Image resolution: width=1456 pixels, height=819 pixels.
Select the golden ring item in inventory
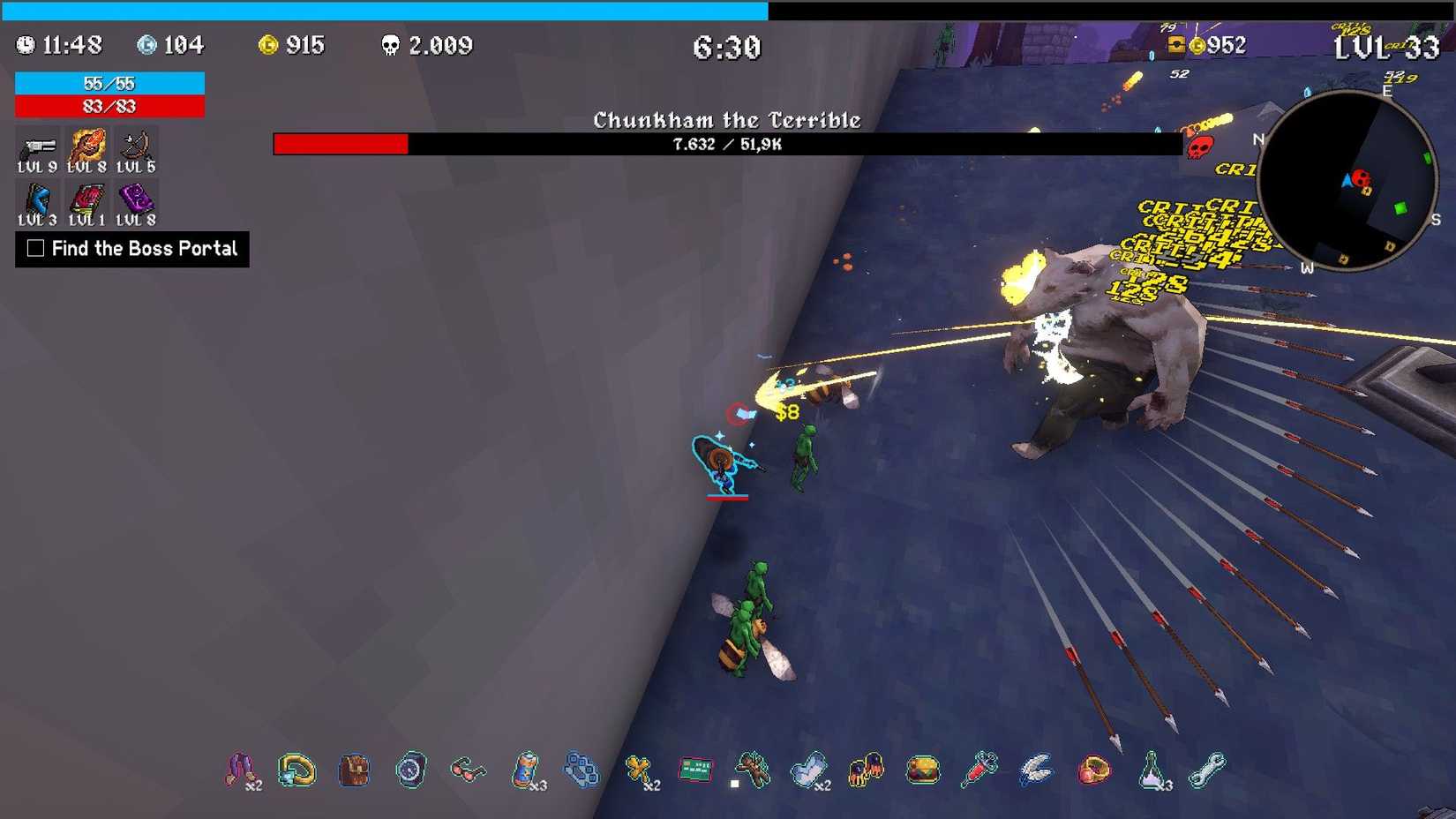click(297, 768)
